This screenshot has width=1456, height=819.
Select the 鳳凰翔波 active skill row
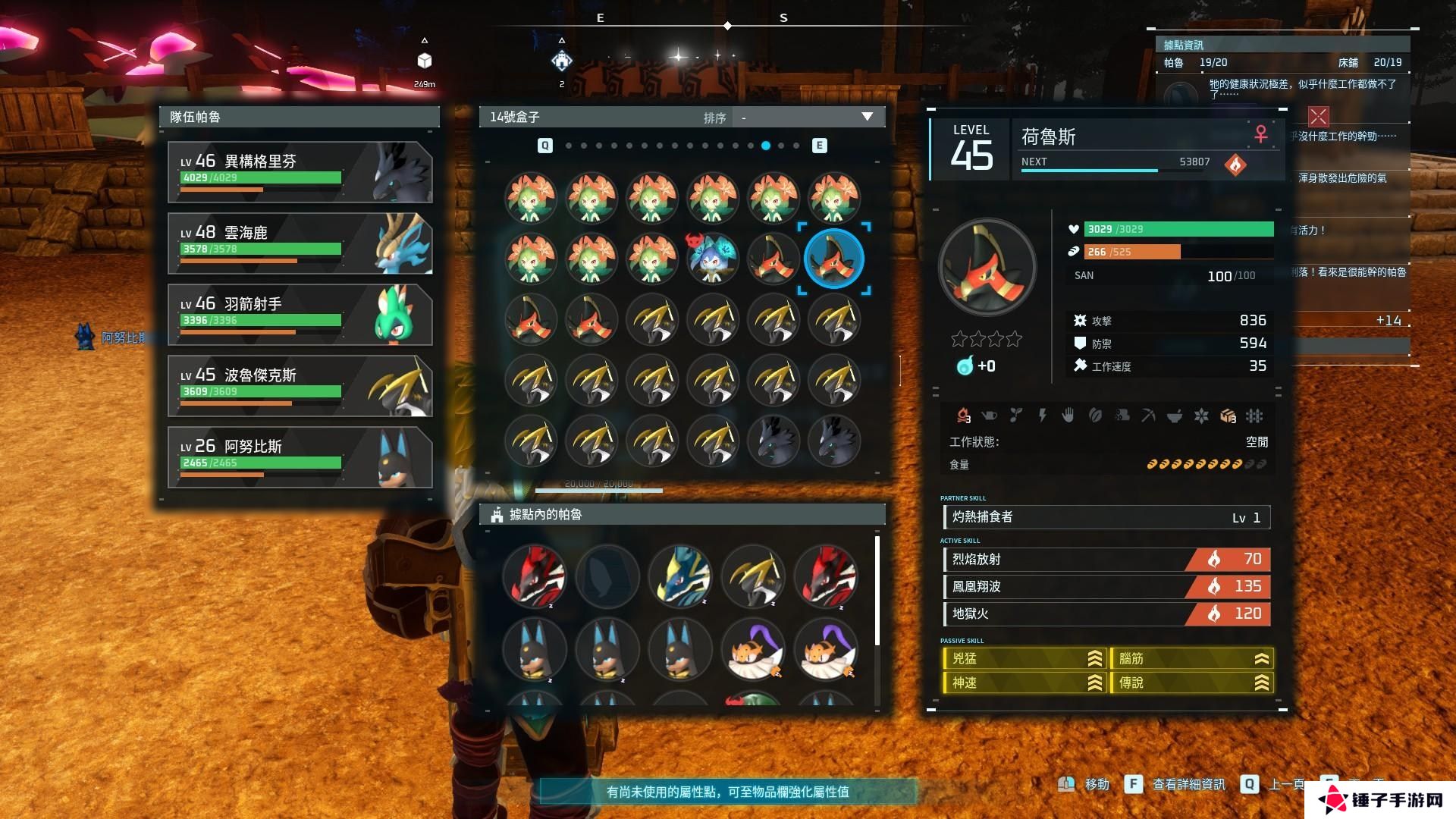[x=1106, y=587]
